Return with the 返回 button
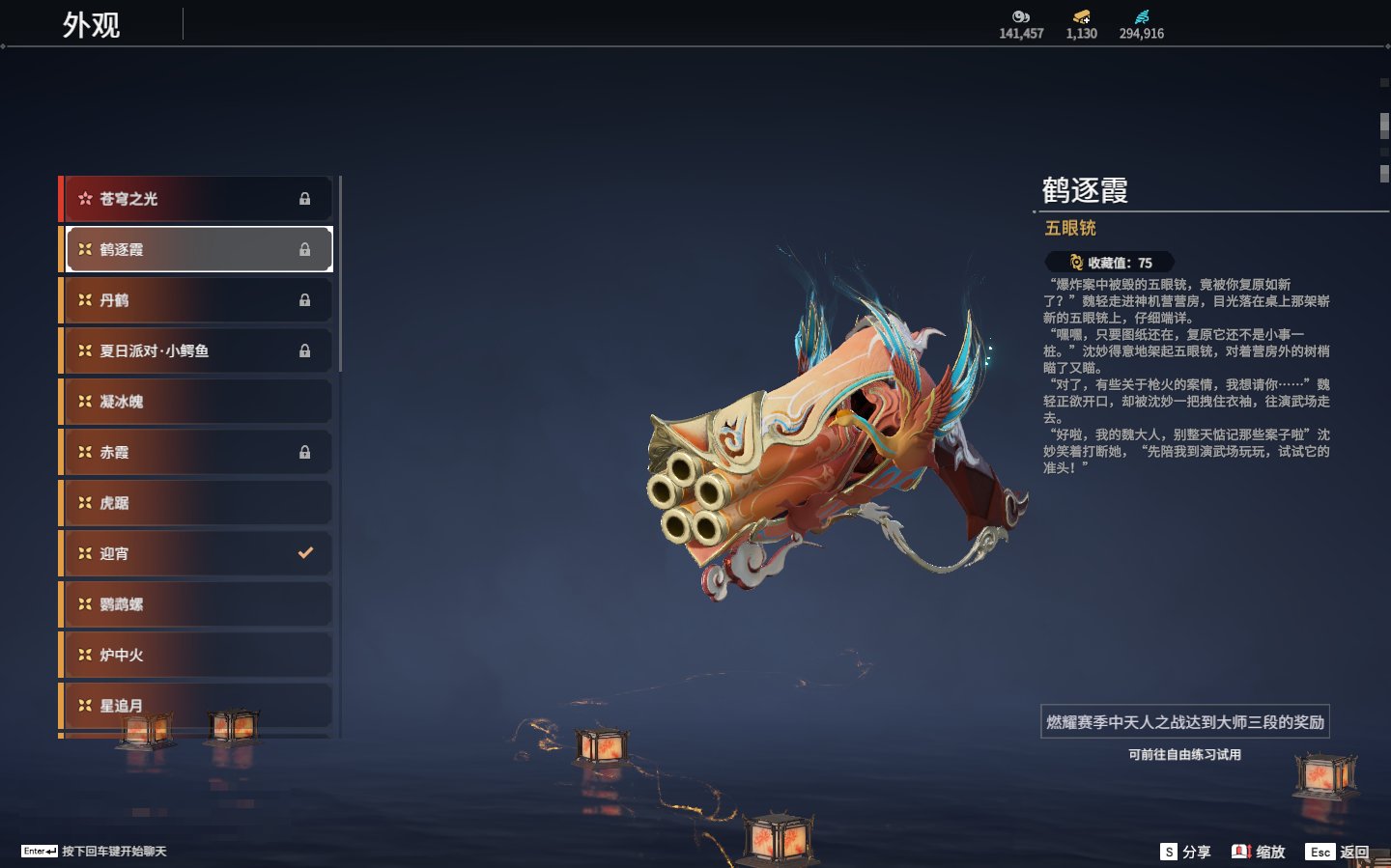 coord(1338,852)
